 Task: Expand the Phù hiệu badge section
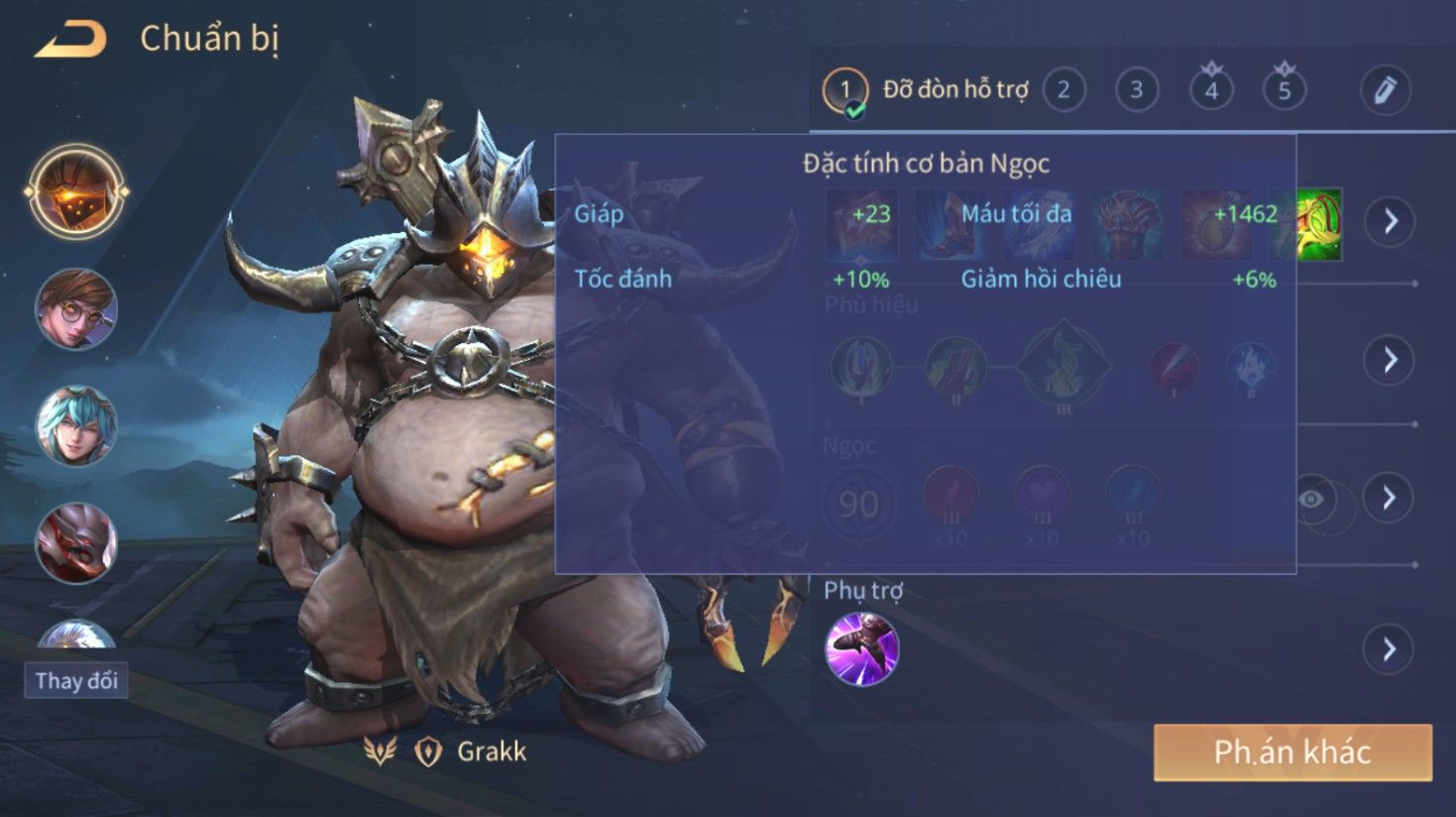(x=1390, y=360)
